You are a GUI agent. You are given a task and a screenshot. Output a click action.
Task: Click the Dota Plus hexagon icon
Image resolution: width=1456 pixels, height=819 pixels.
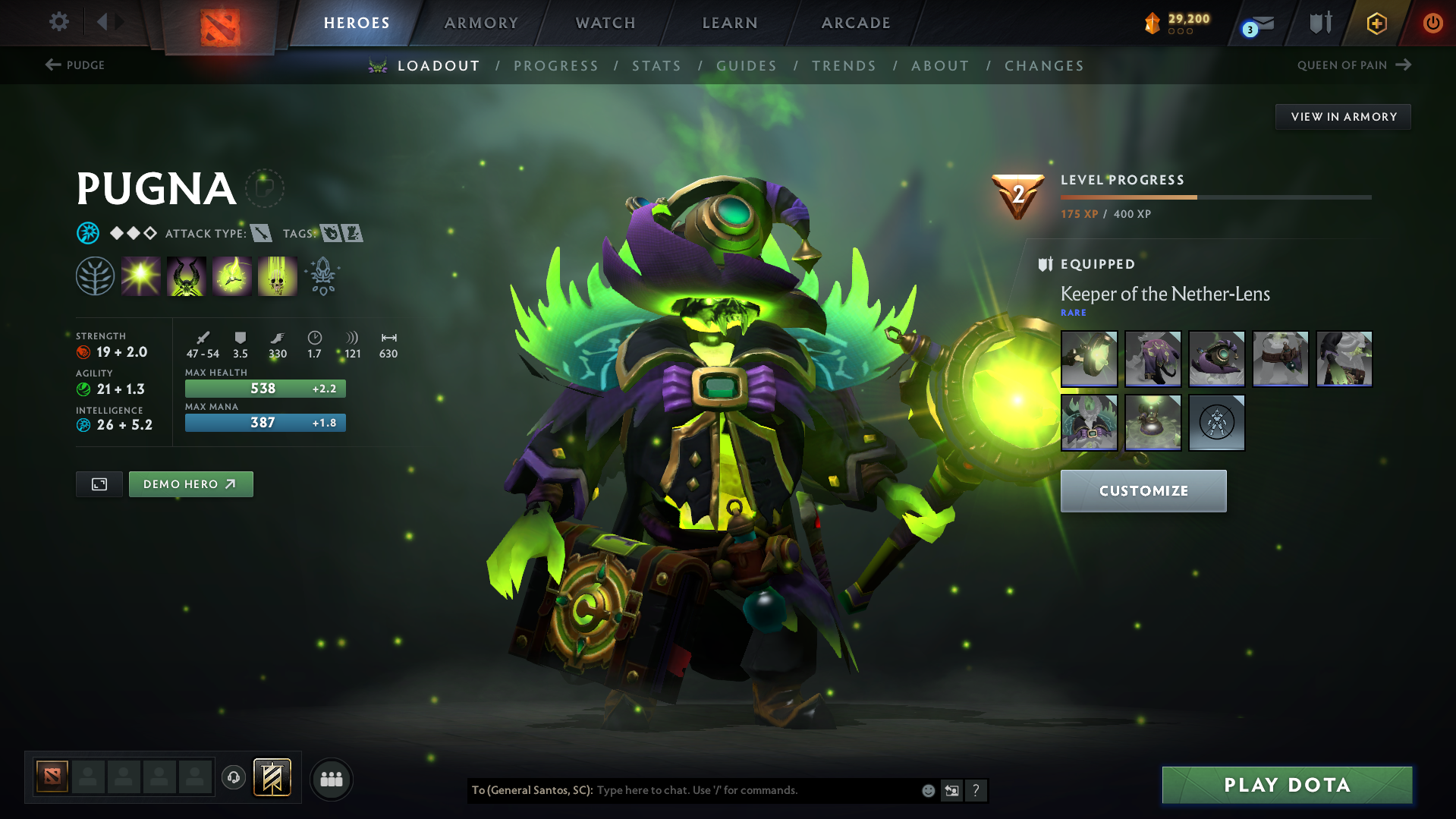tap(1376, 23)
